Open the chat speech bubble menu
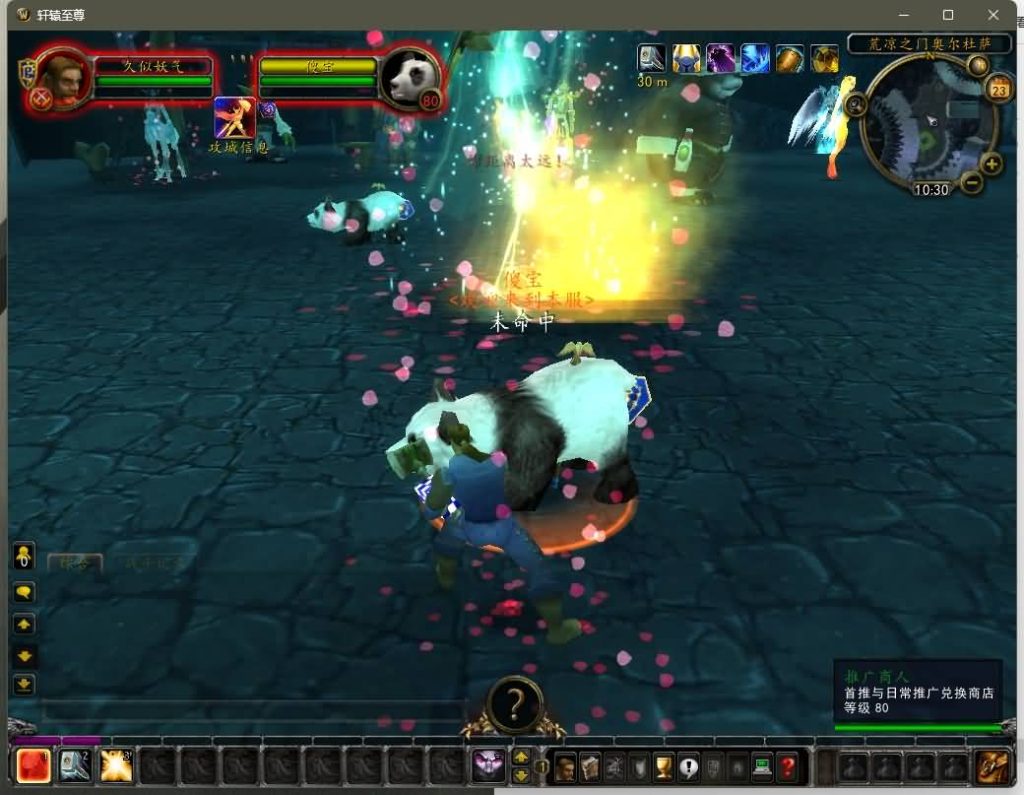 24,592
